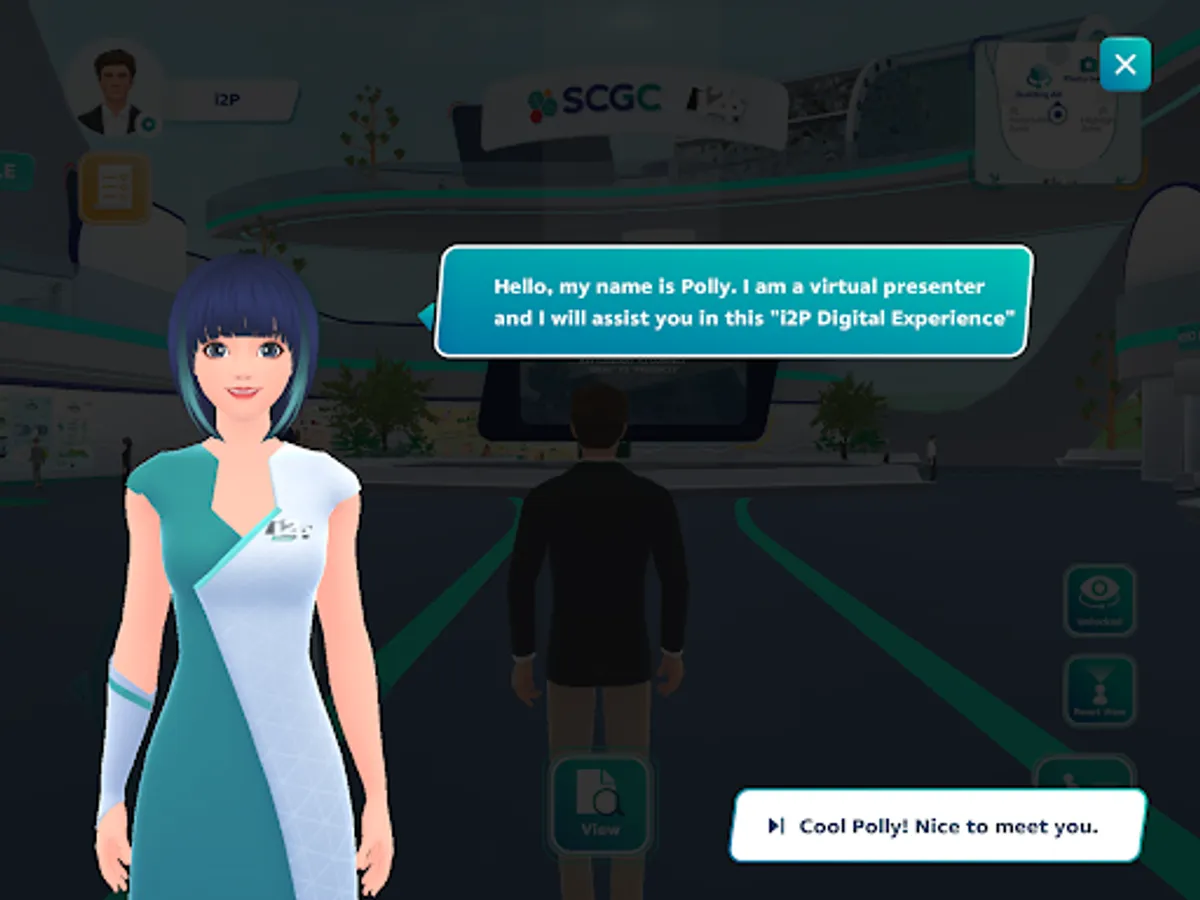The height and width of the screenshot is (900, 1200).
Task: Open the minimap panel
Action: [x=1058, y=115]
